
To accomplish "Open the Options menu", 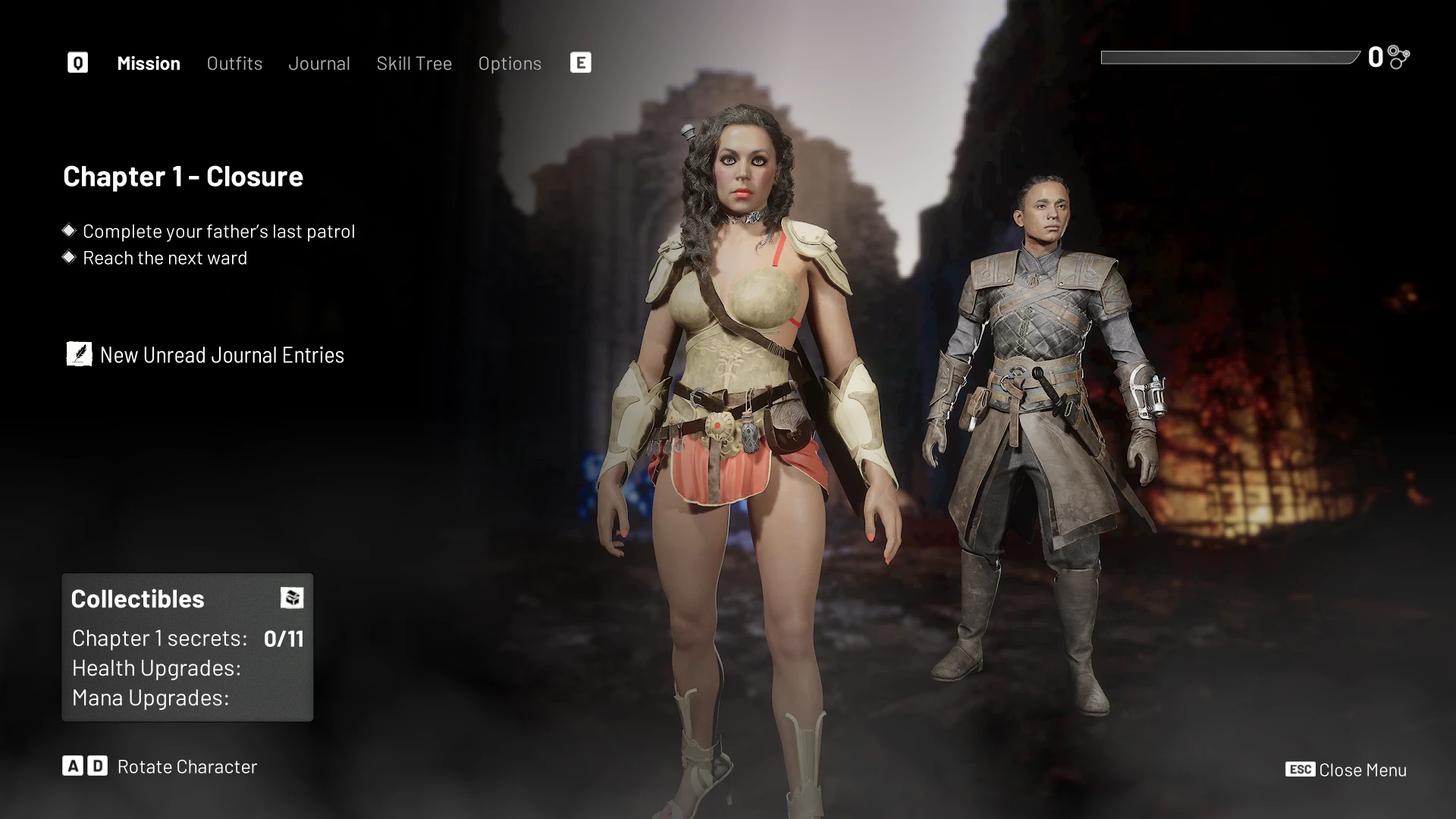I will [x=510, y=64].
